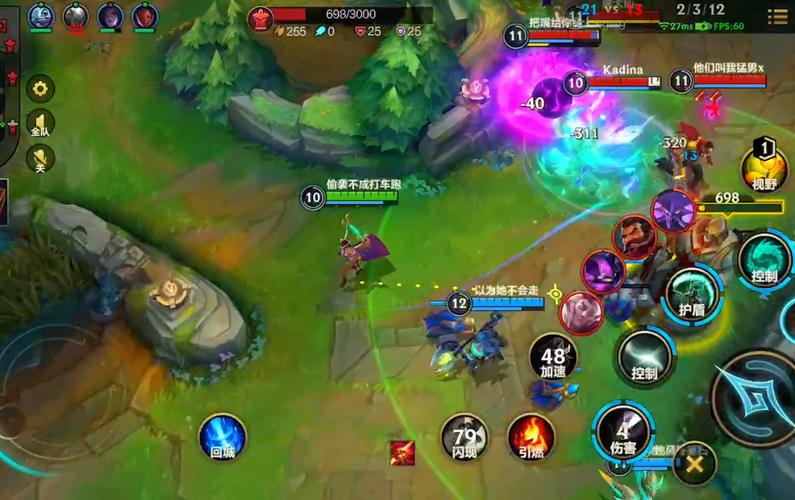Select the blue robot teammate portrait

[x=41, y=15]
